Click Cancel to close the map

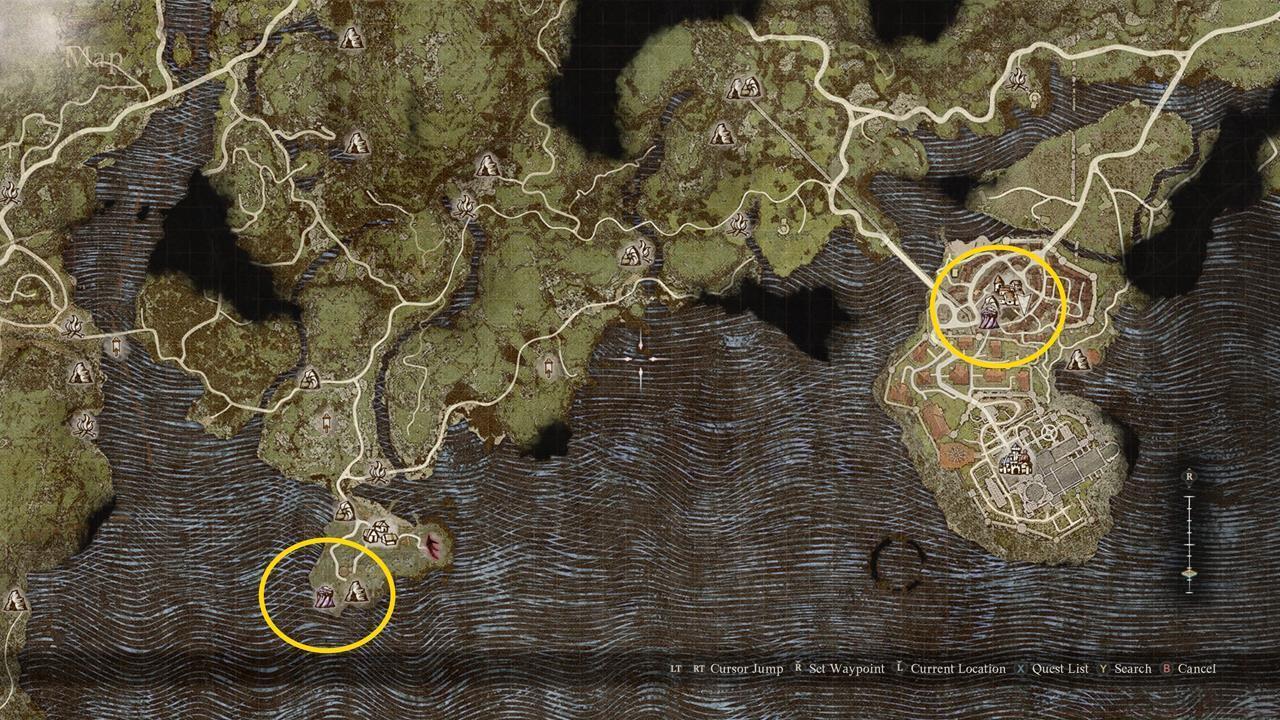[1198, 668]
